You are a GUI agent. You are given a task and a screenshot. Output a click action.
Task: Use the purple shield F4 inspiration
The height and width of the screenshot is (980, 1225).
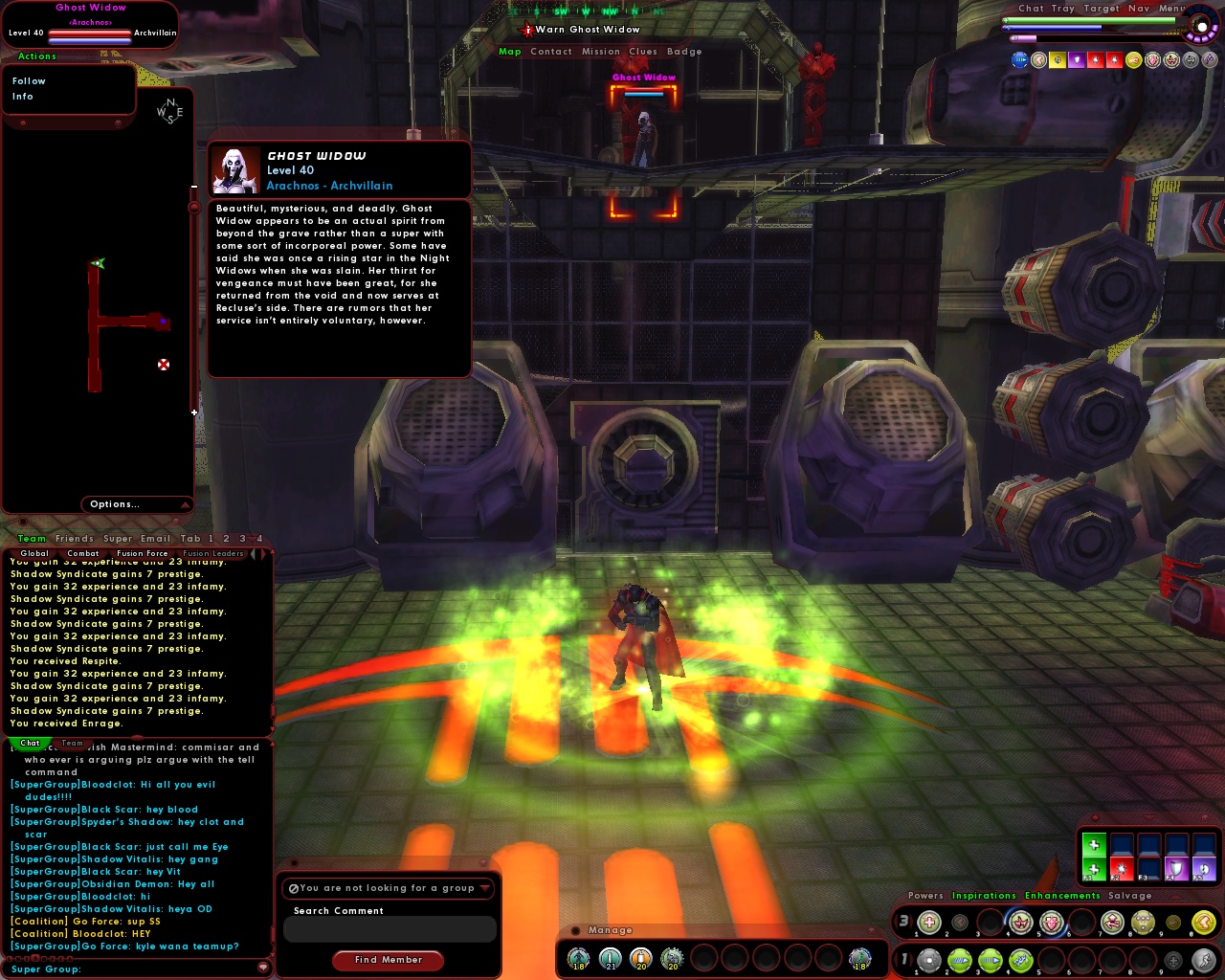tap(1176, 870)
